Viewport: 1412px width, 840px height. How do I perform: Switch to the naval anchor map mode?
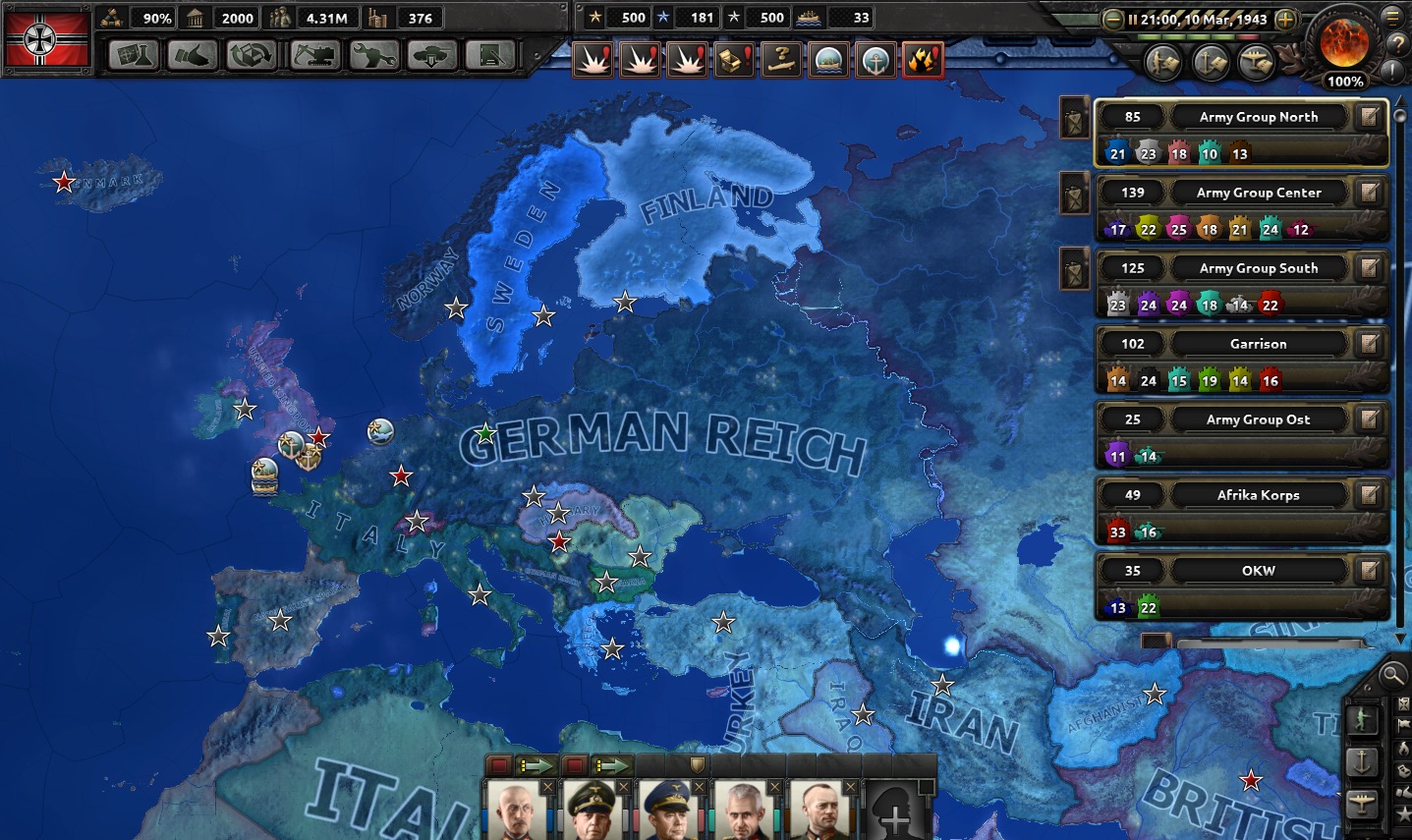tap(1363, 761)
